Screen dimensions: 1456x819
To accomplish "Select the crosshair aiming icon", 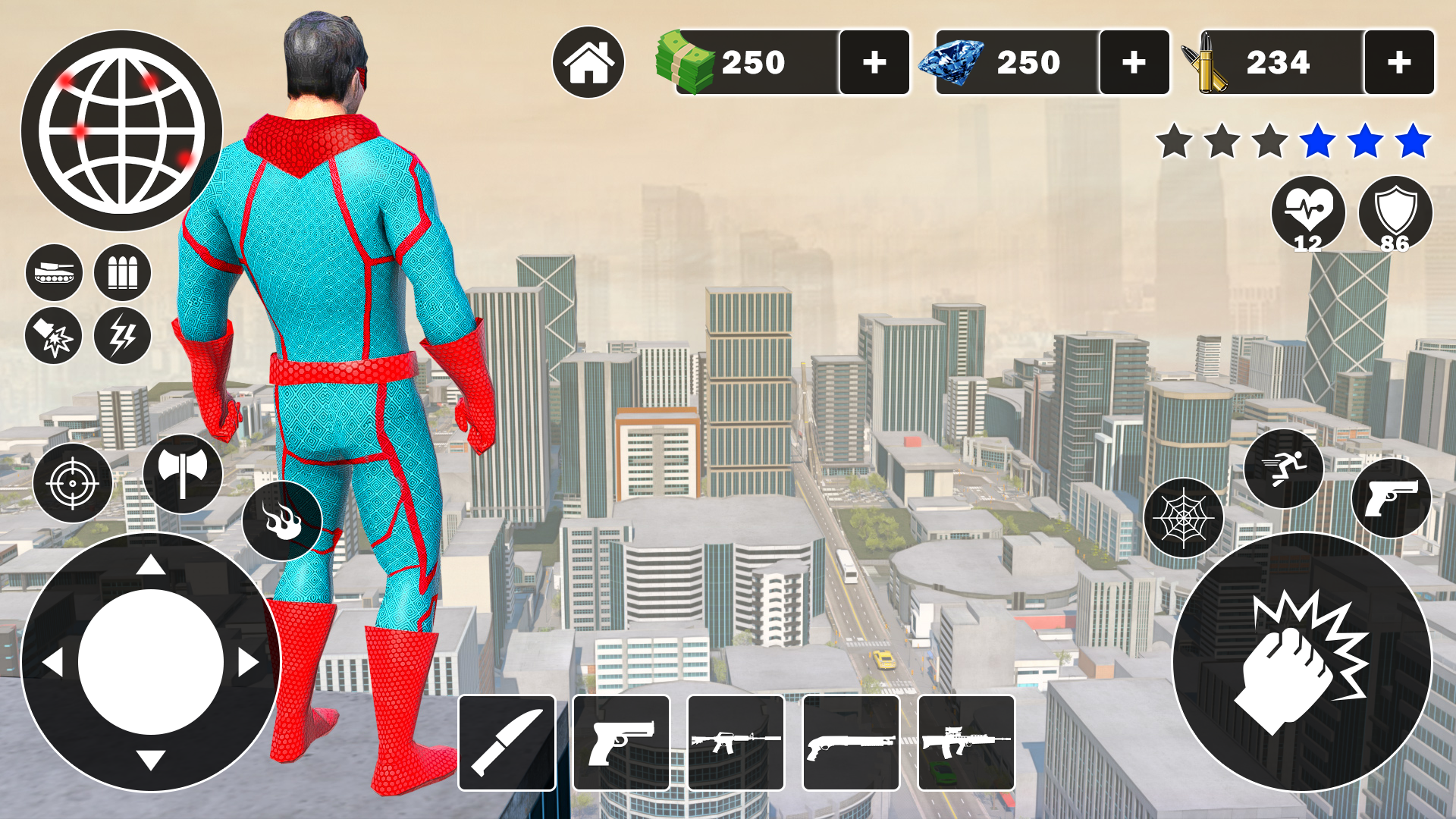I will point(74,482).
